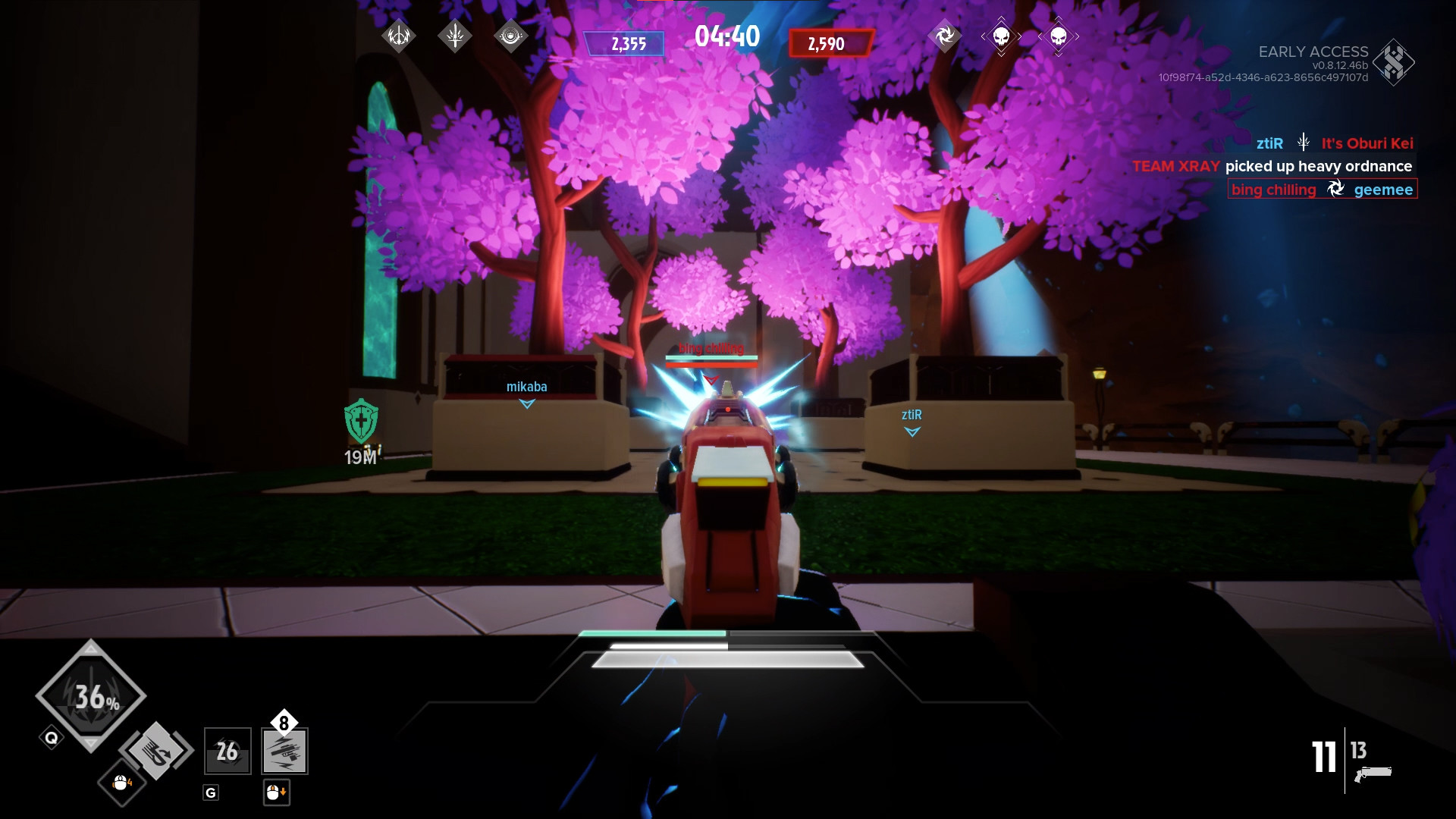Click the spinning shuriken icon right of score
Image resolution: width=1456 pixels, height=819 pixels.
point(943,35)
